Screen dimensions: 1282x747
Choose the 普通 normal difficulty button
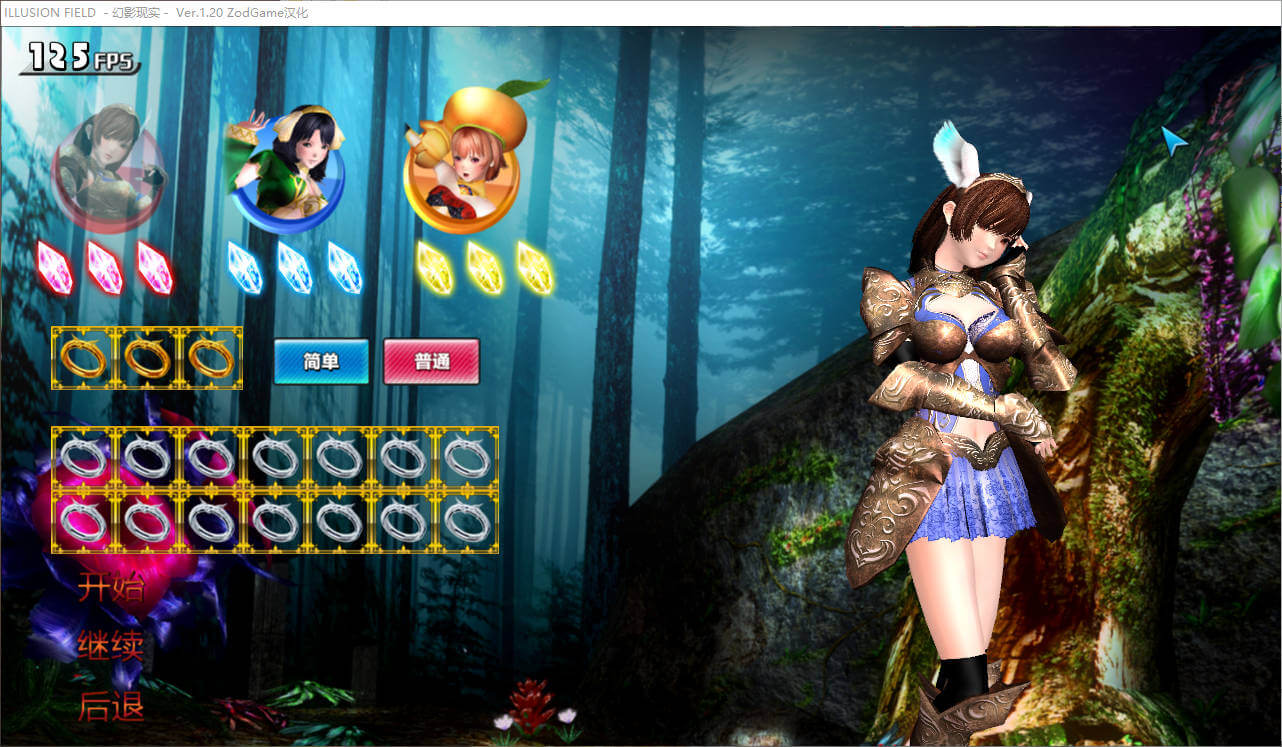(x=431, y=362)
